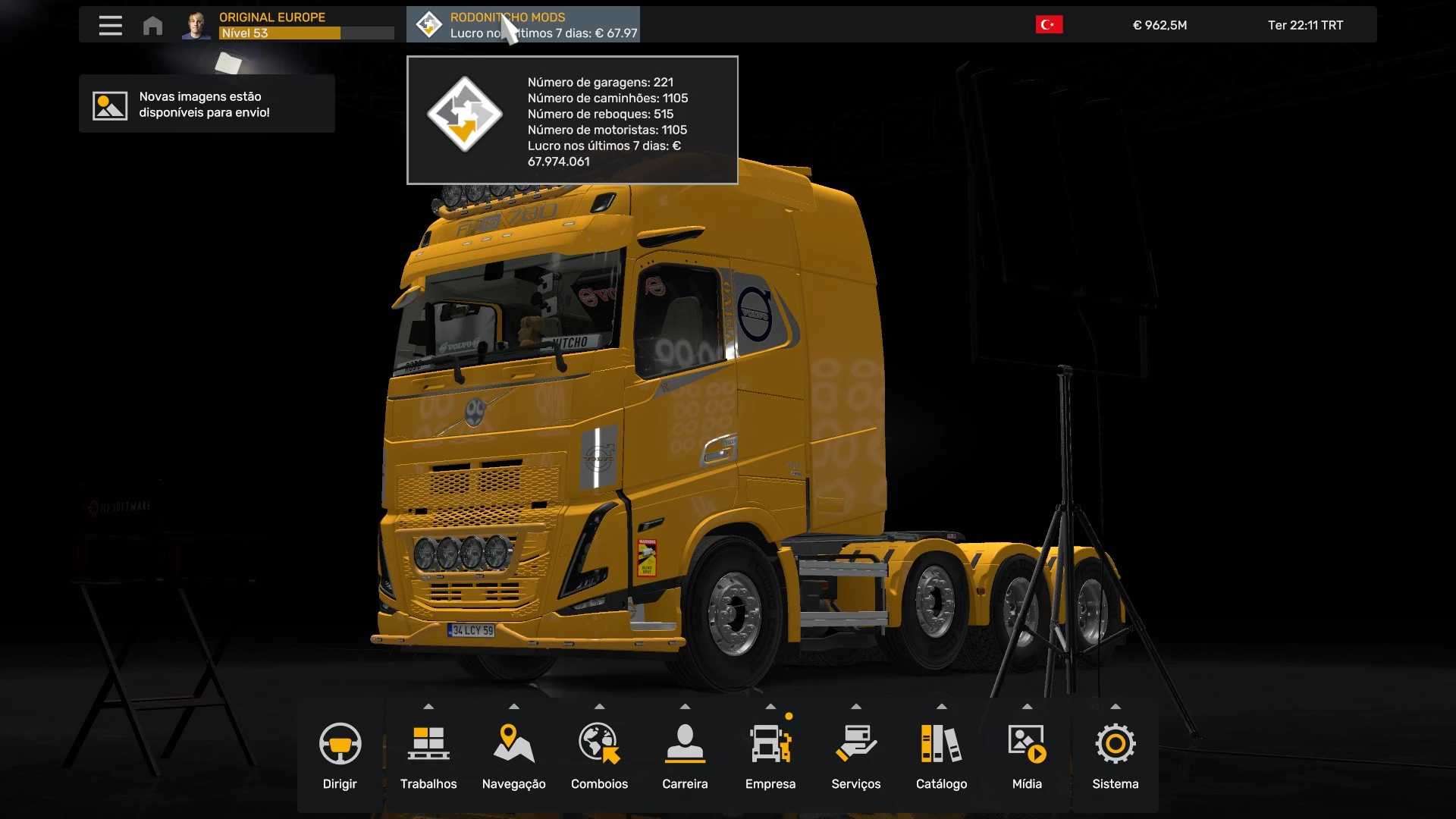Open the Empresa company menu
This screenshot has width=1456, height=819.
(x=770, y=755)
